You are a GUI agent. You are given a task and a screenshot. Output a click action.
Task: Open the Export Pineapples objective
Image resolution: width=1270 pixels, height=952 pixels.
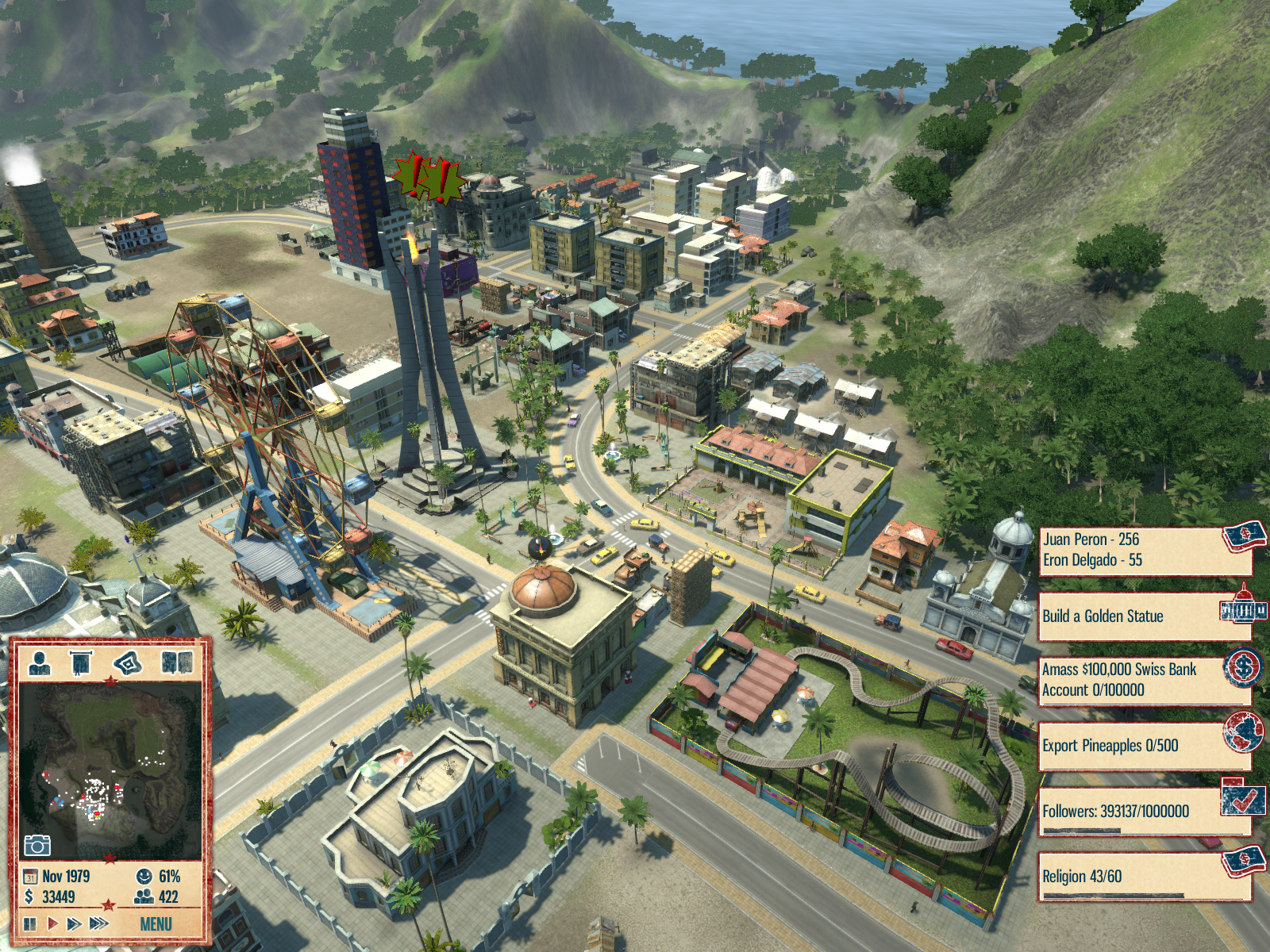coord(1143,746)
